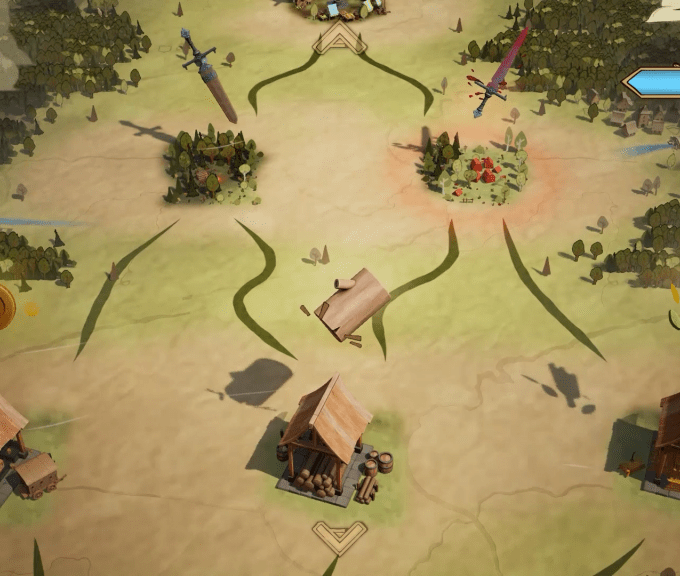Click the downward chevron path marker
680x576 pixels.
click(339, 534)
